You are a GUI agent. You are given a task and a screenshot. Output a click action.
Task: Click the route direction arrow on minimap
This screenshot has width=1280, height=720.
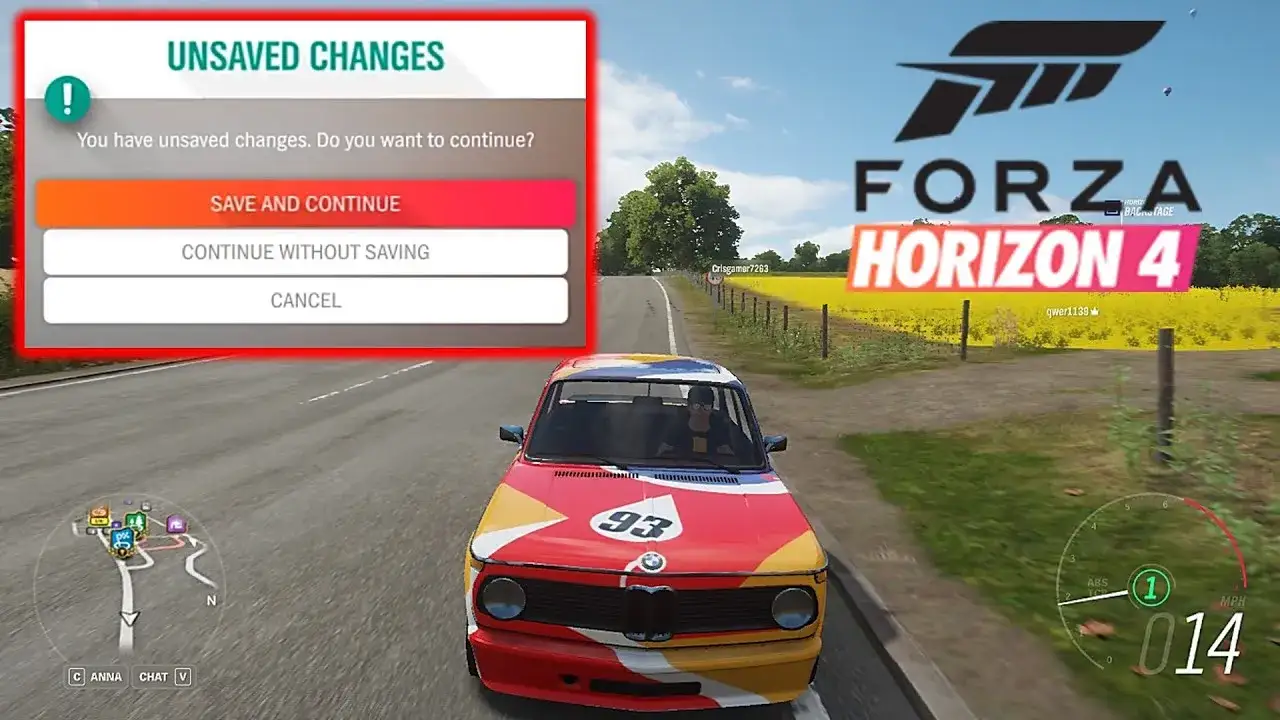[131, 619]
